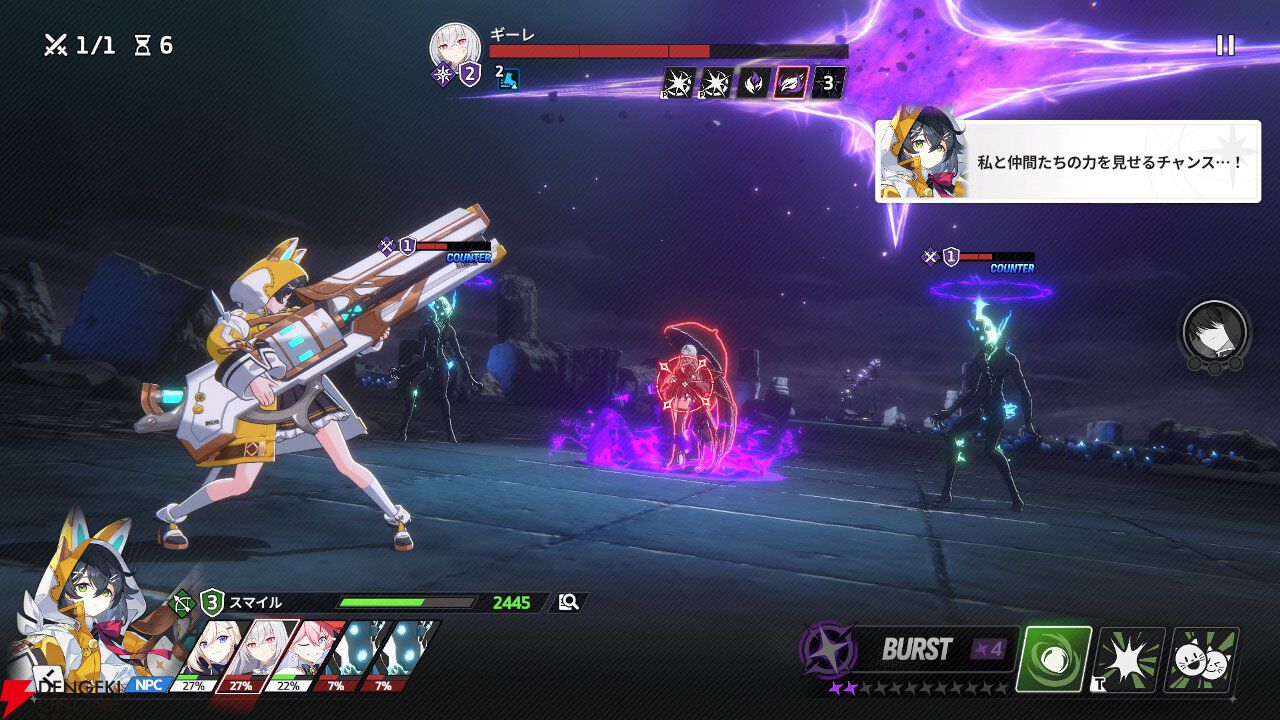Viewport: 1280px width, 720px height.
Task: Activate the two laughing cats skill
Action: pos(1201,660)
